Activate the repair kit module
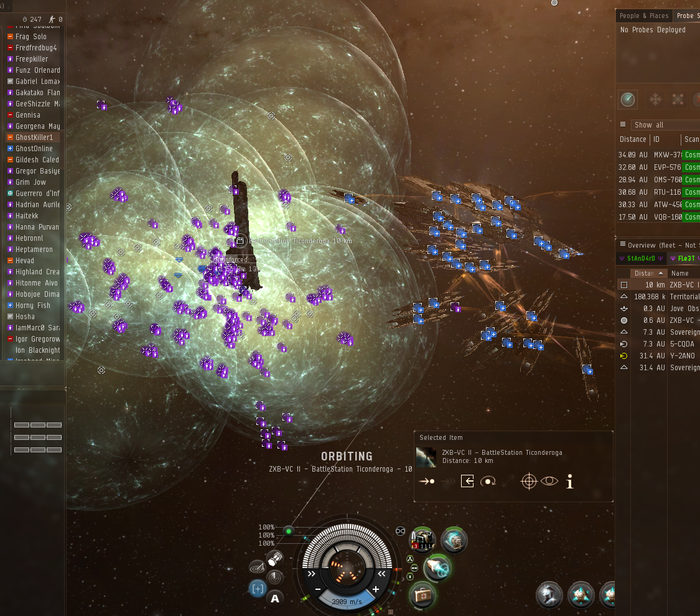 click(423, 595)
